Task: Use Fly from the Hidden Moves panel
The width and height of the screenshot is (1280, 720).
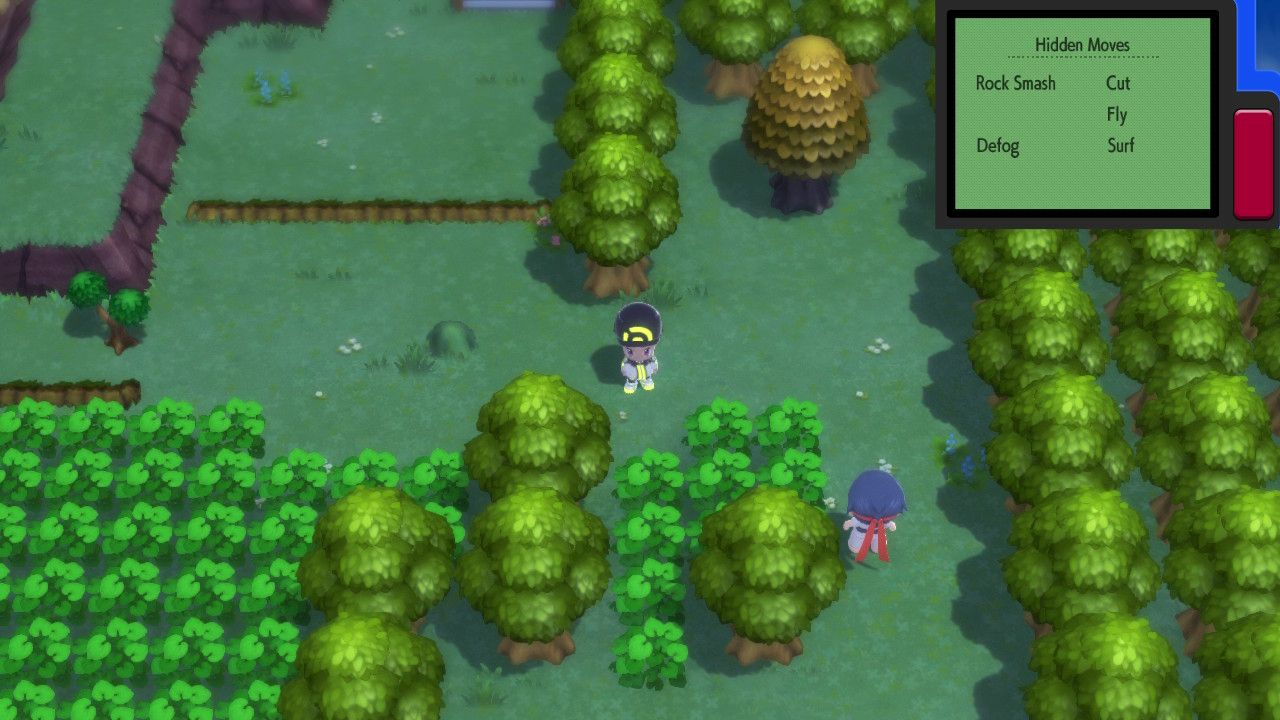Action: tap(1117, 115)
